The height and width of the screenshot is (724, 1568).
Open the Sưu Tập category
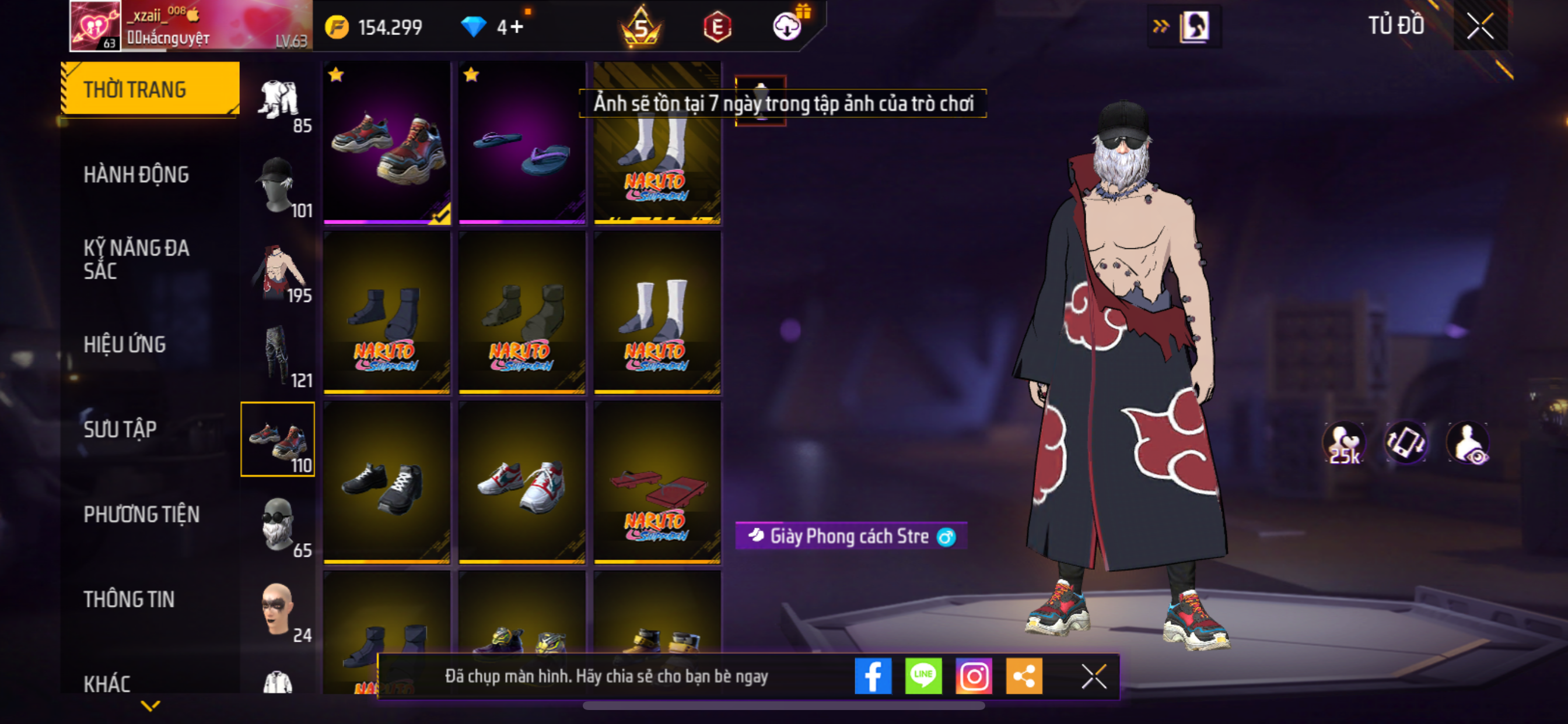pyautogui.click(x=120, y=430)
